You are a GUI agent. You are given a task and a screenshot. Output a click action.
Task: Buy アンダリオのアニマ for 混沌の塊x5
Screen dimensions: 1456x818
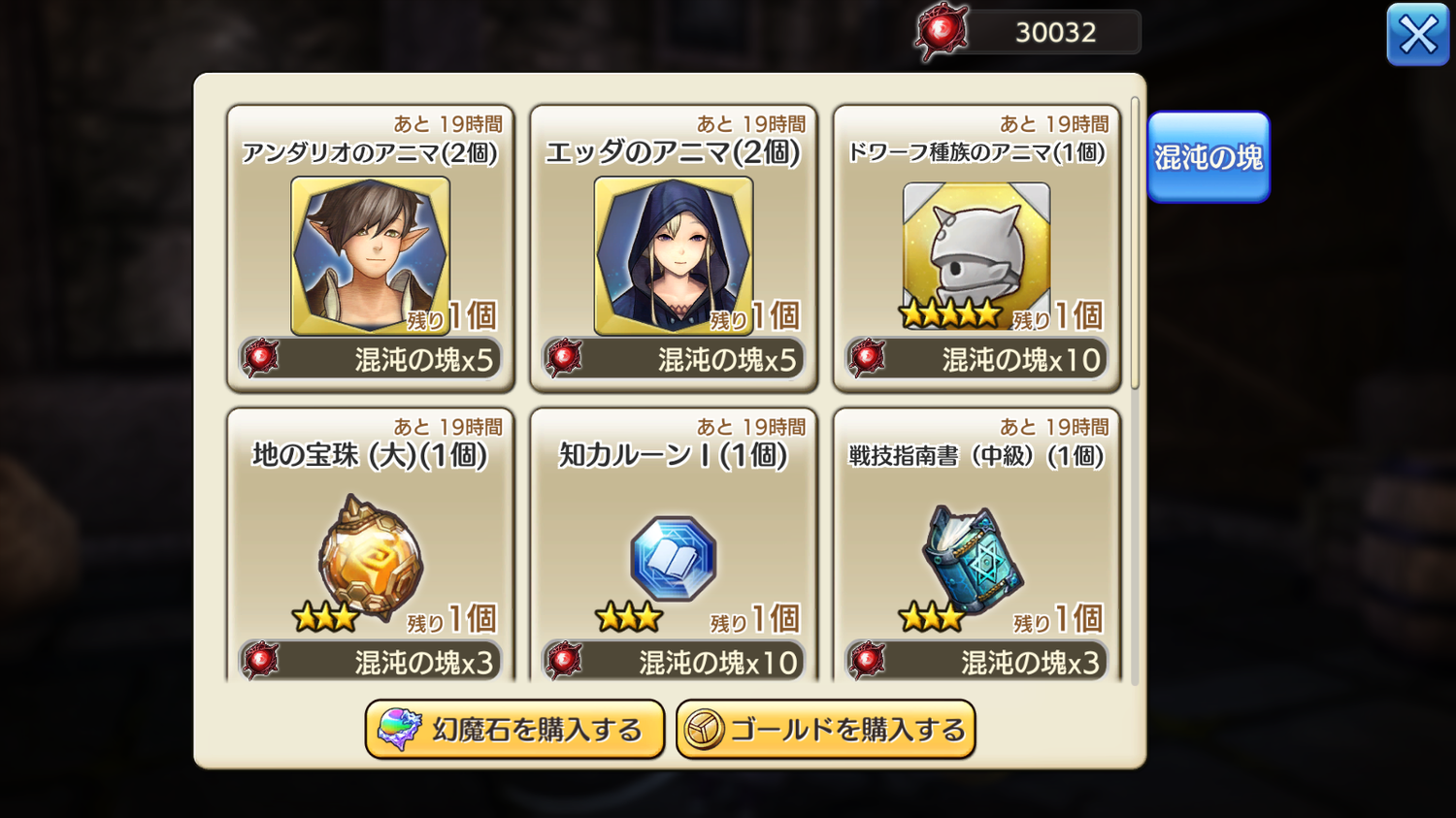[370, 360]
